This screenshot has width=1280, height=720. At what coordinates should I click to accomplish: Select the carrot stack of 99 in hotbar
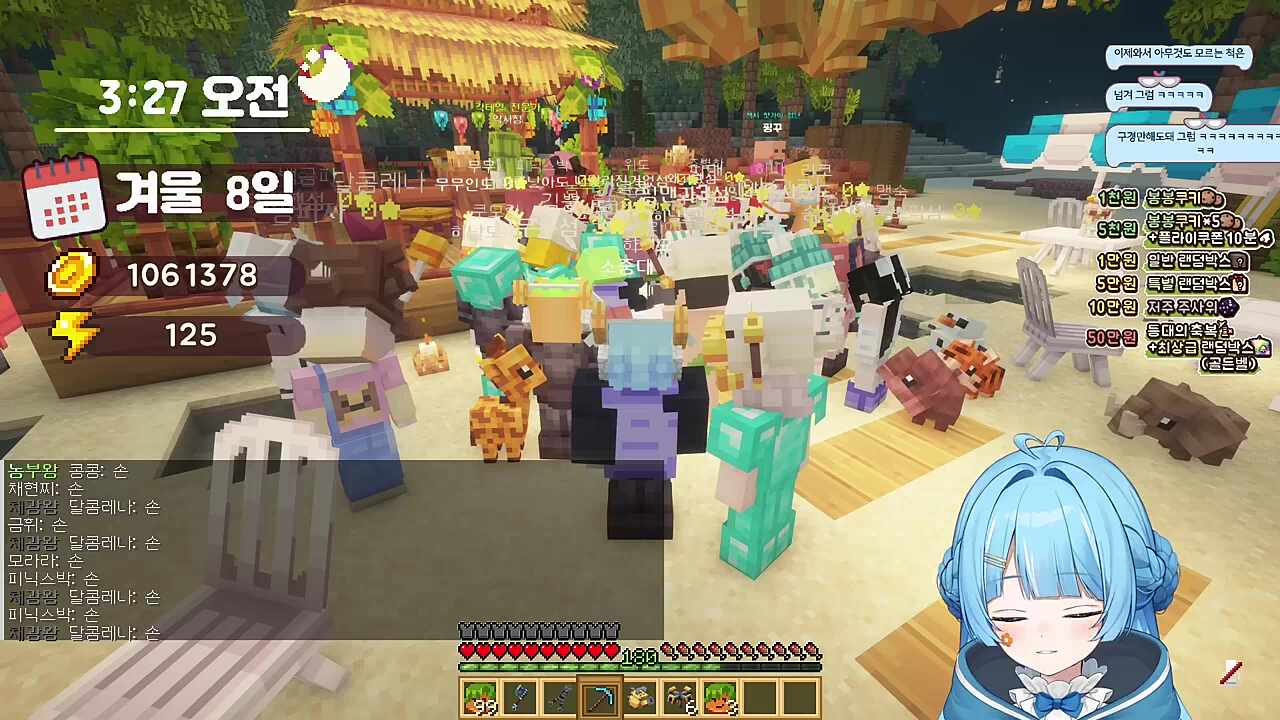point(480,697)
